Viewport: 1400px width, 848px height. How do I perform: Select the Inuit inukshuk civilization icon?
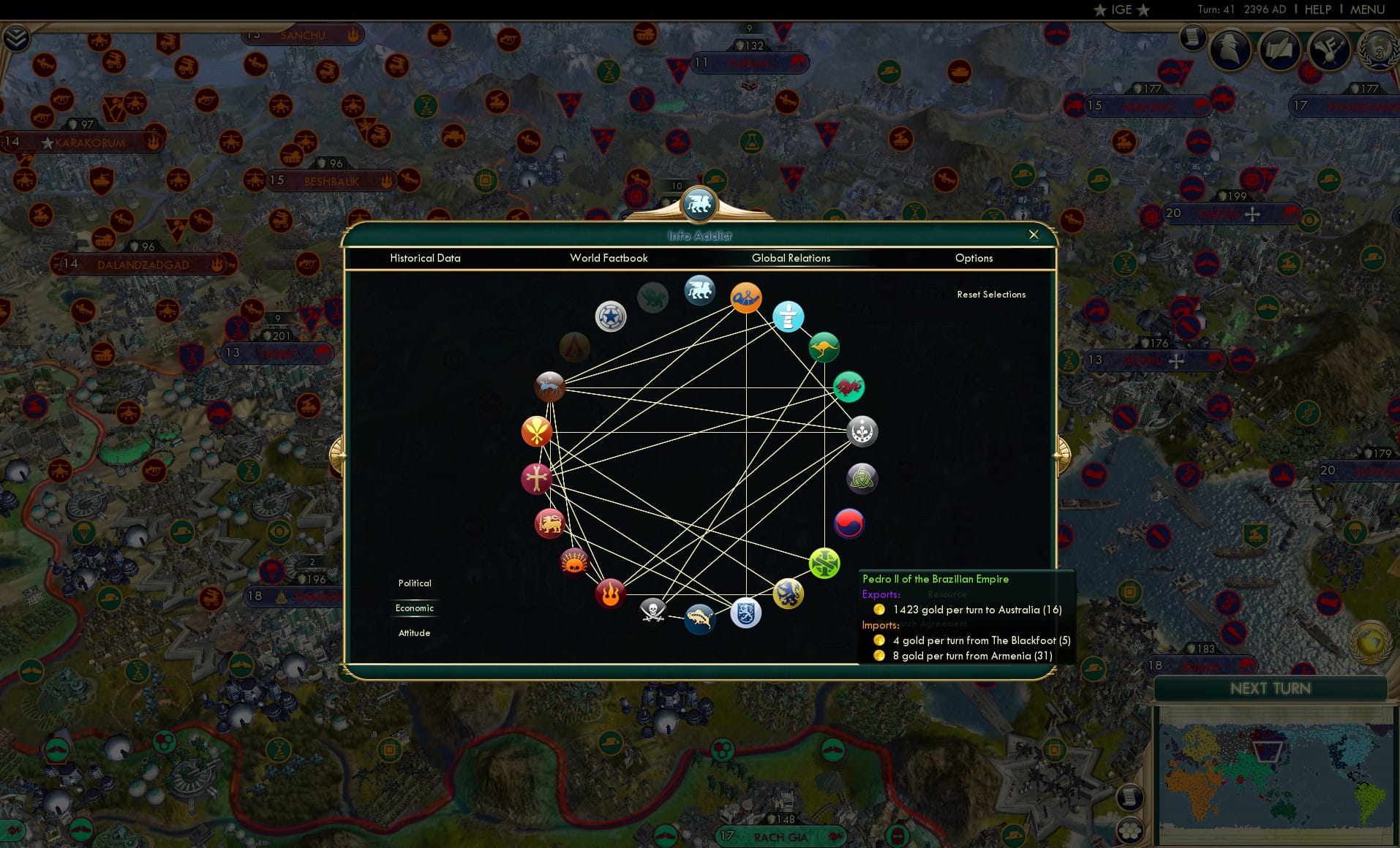(788, 317)
